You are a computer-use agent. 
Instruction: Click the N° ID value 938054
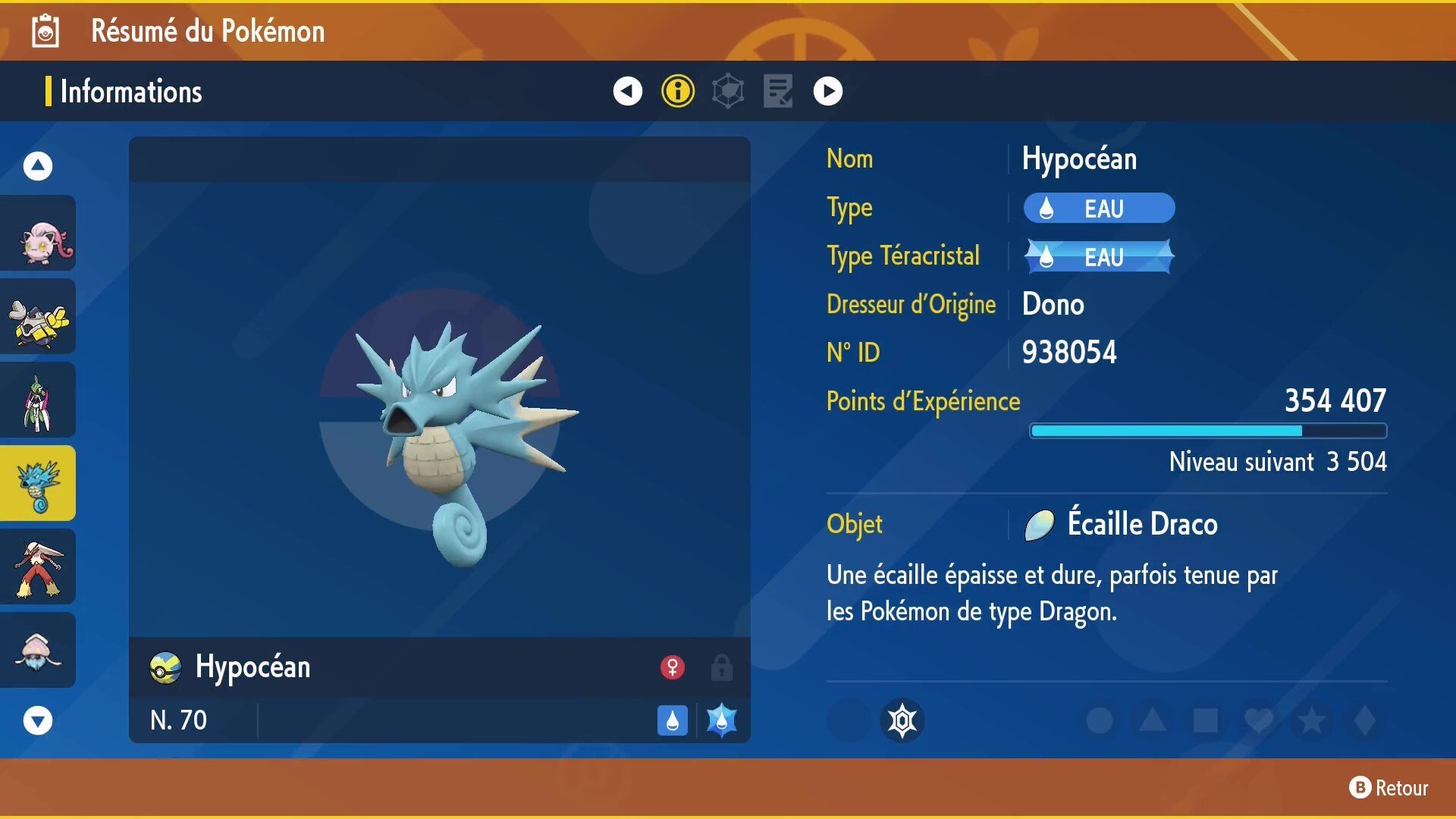[x=1068, y=352]
